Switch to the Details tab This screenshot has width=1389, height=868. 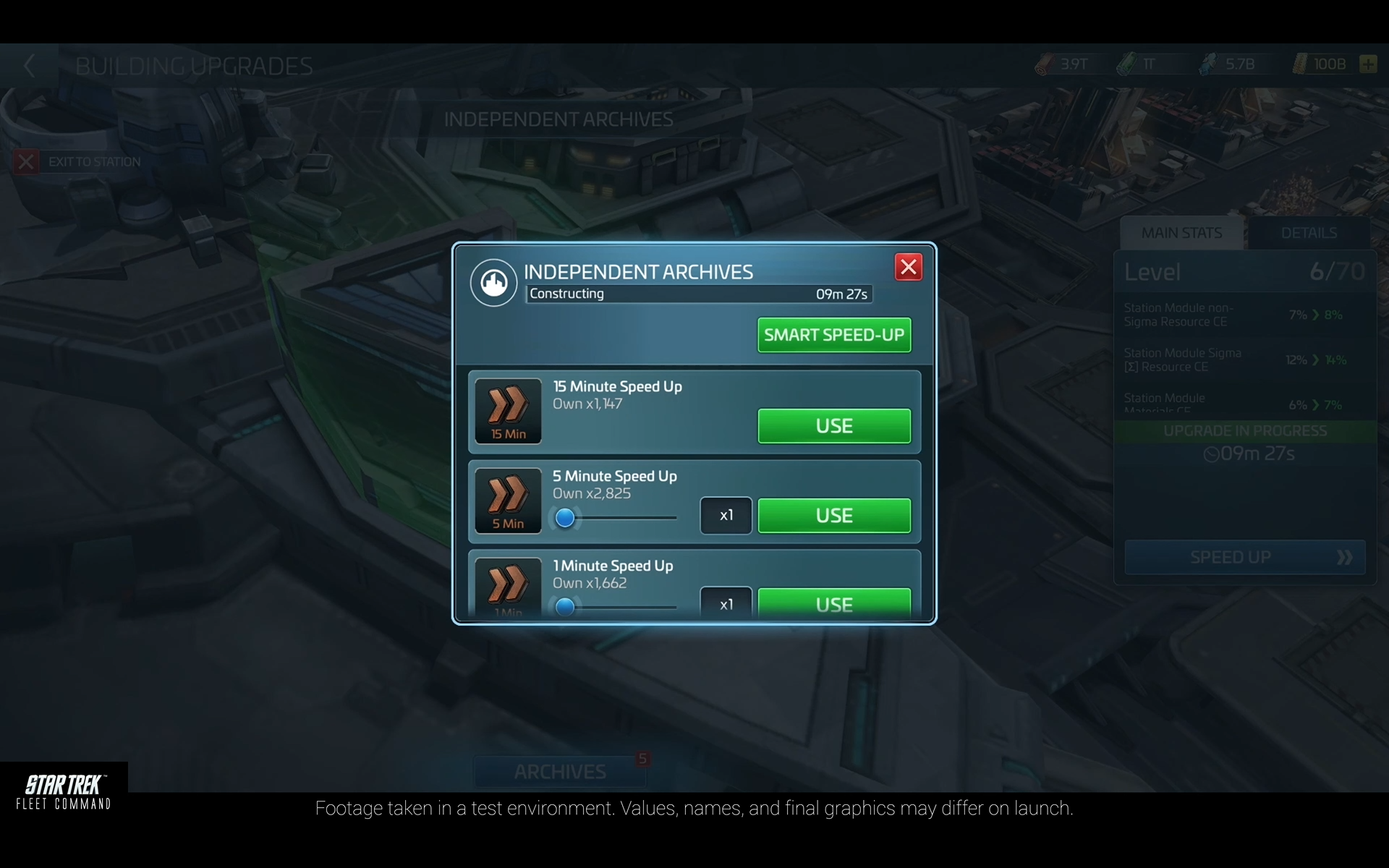click(1309, 233)
